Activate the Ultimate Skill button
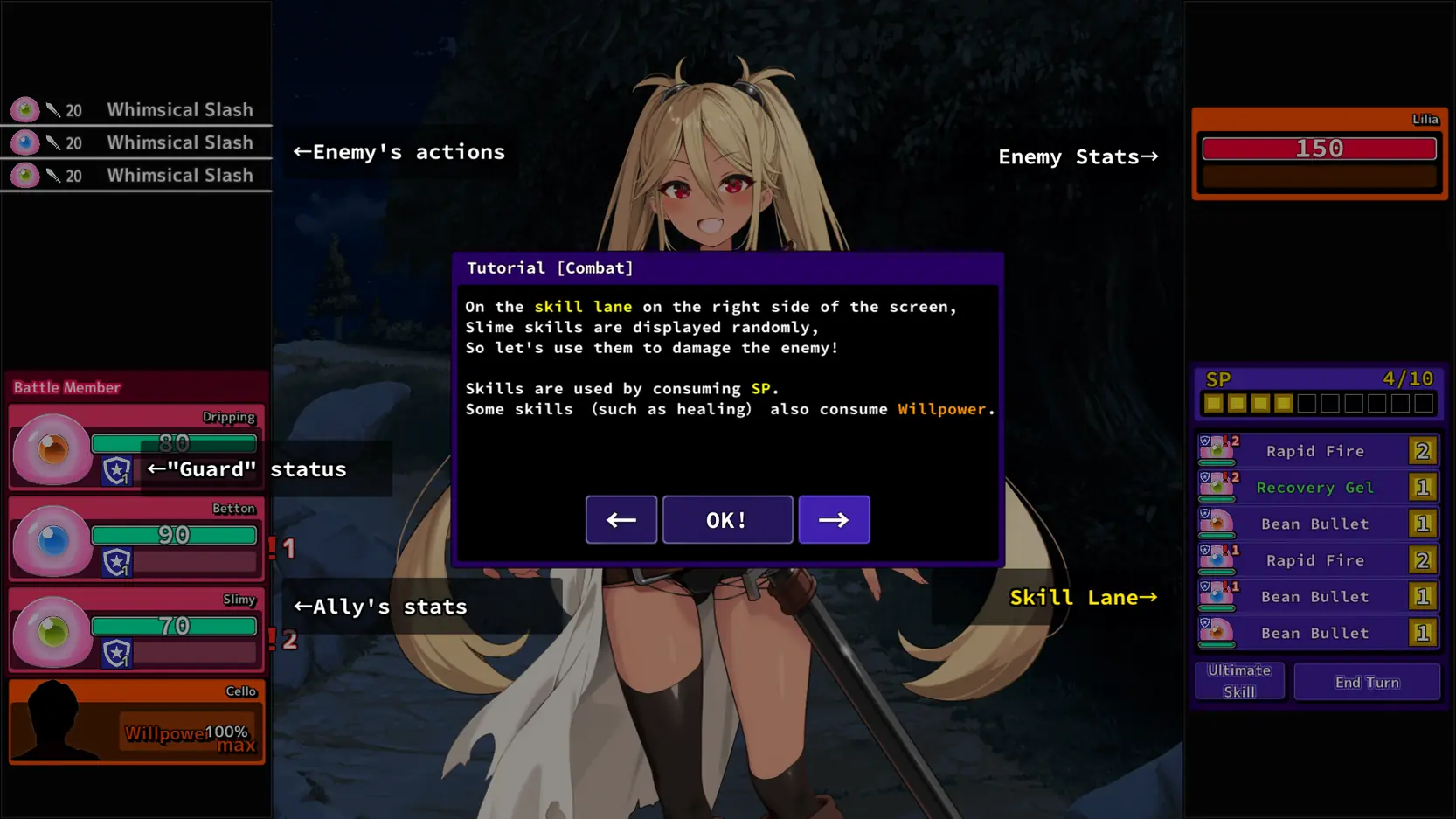Image resolution: width=1456 pixels, height=819 pixels. [1239, 681]
